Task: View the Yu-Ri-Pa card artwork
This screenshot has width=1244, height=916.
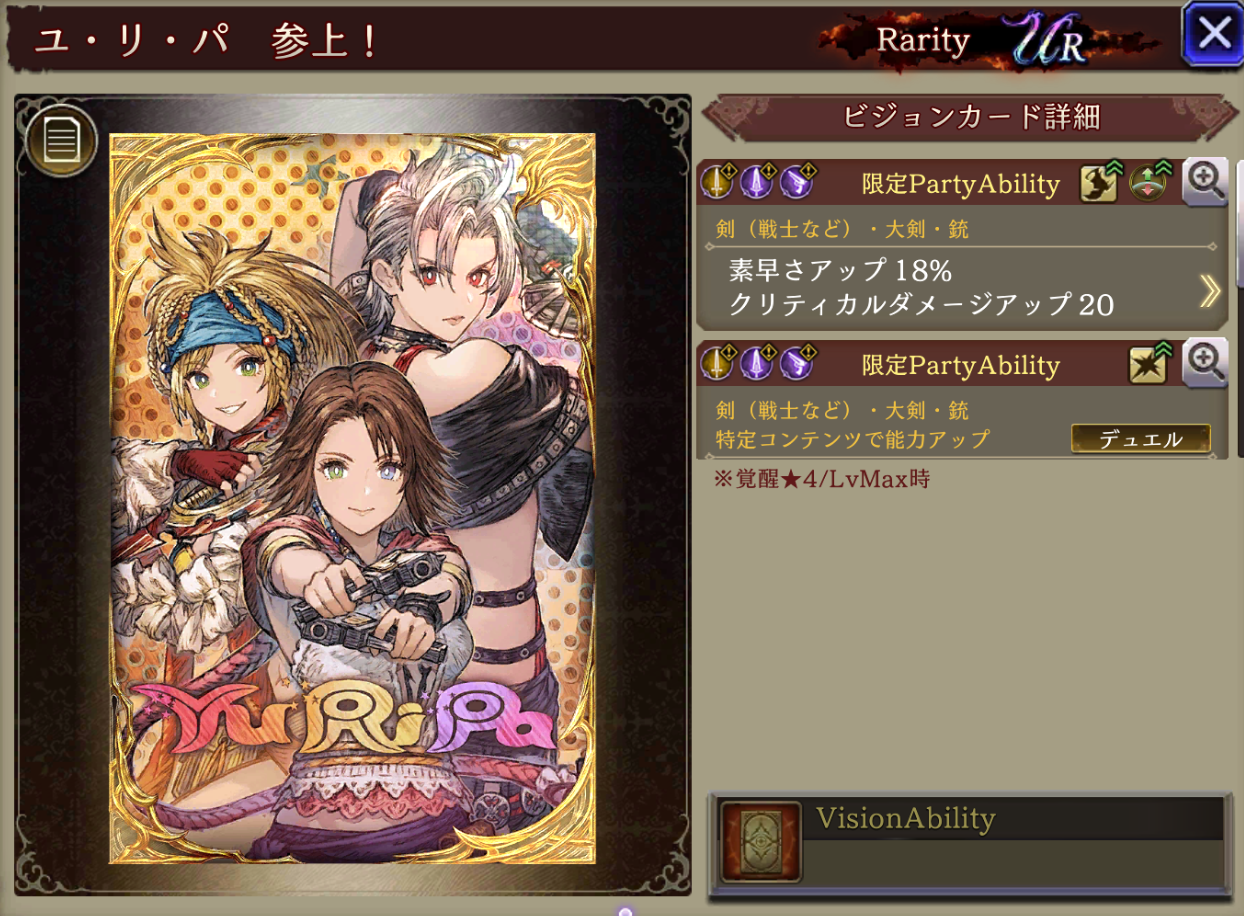Action: coord(352,498)
